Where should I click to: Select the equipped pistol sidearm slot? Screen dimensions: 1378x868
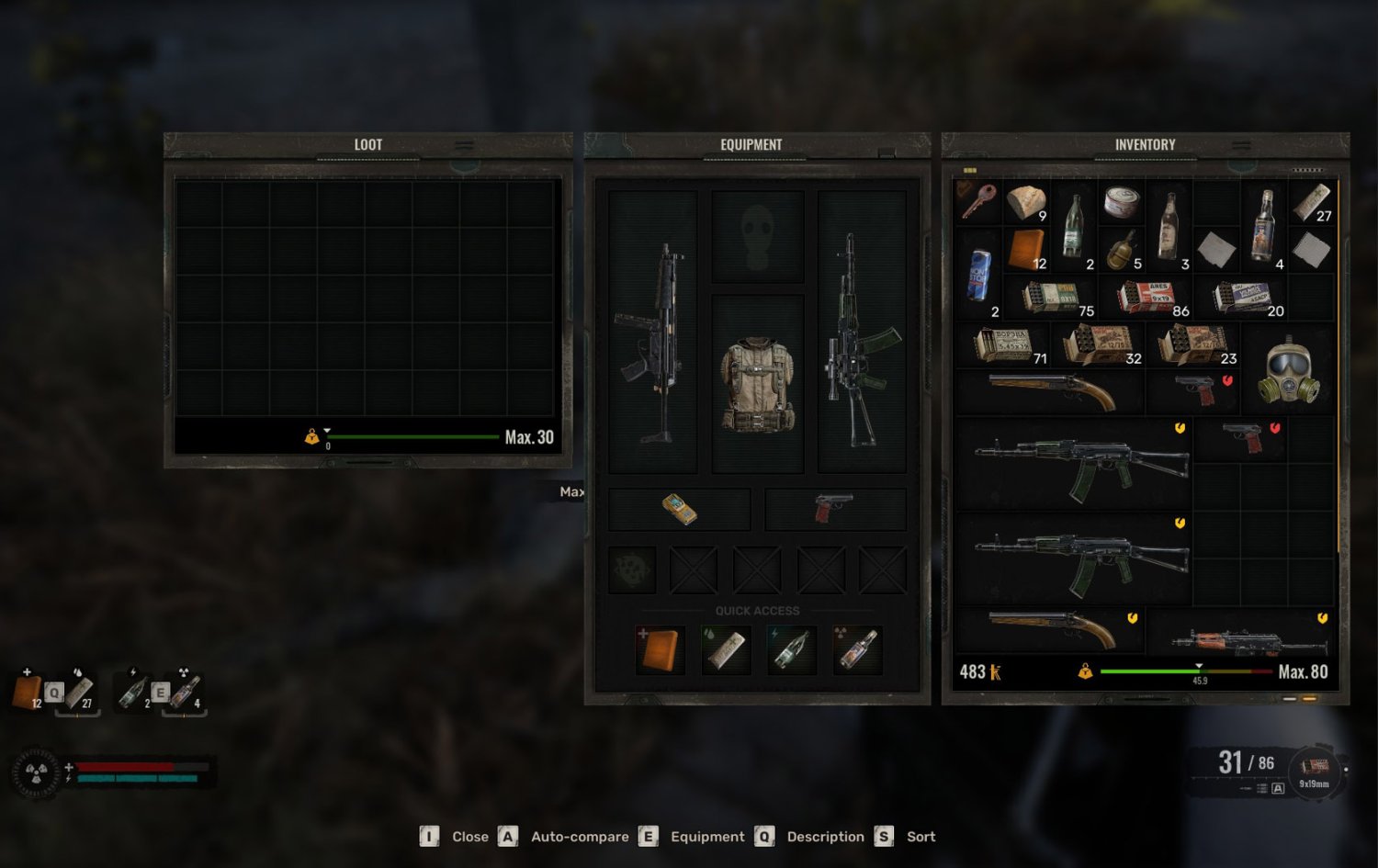(x=834, y=508)
